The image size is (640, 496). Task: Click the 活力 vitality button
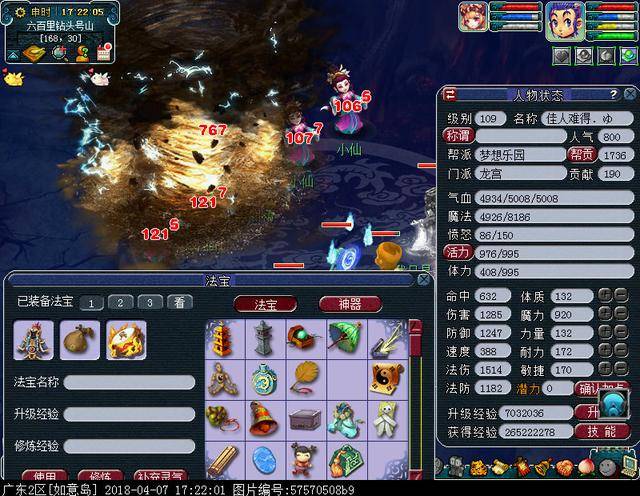click(x=457, y=253)
